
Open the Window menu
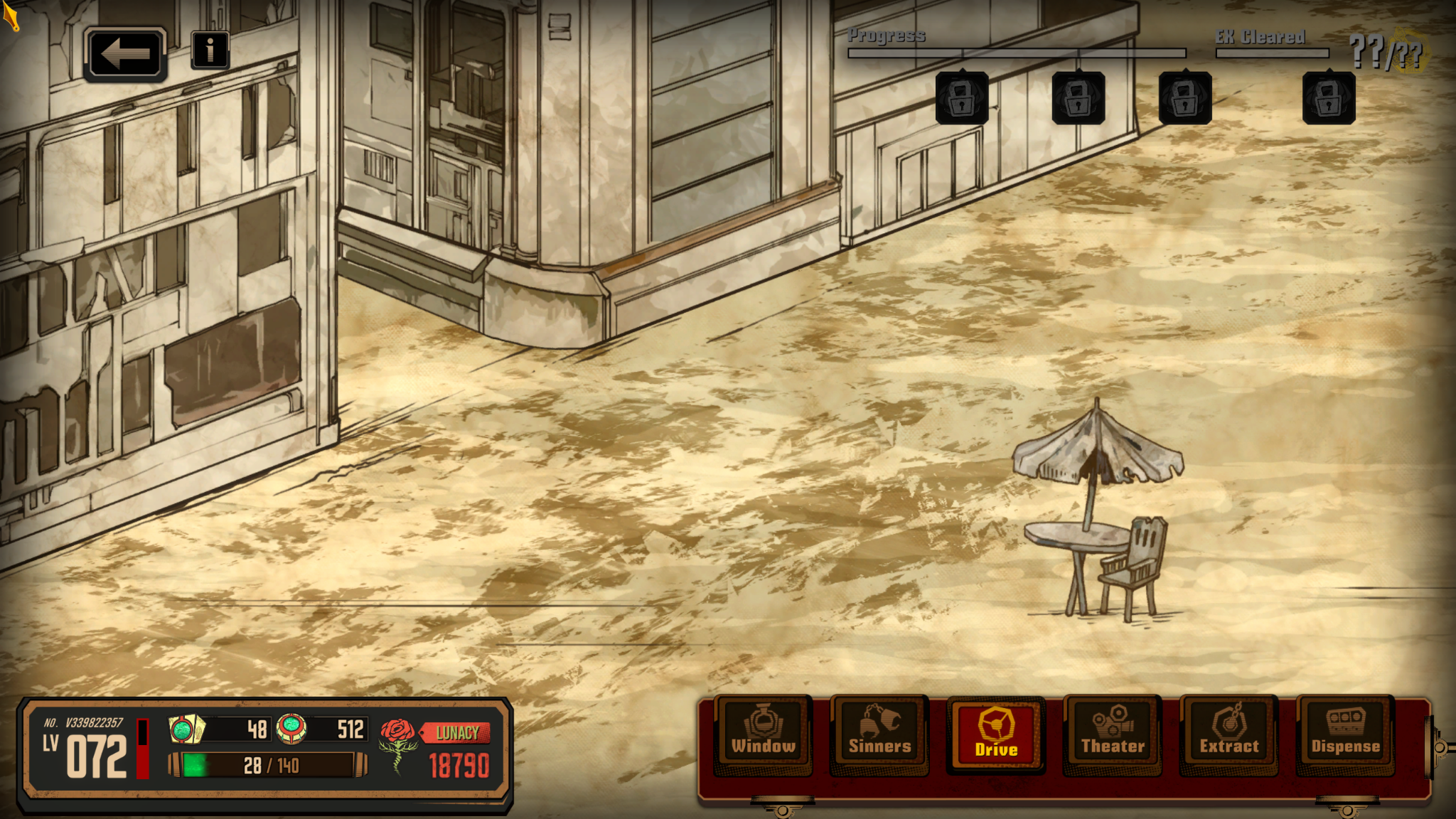[x=764, y=732]
